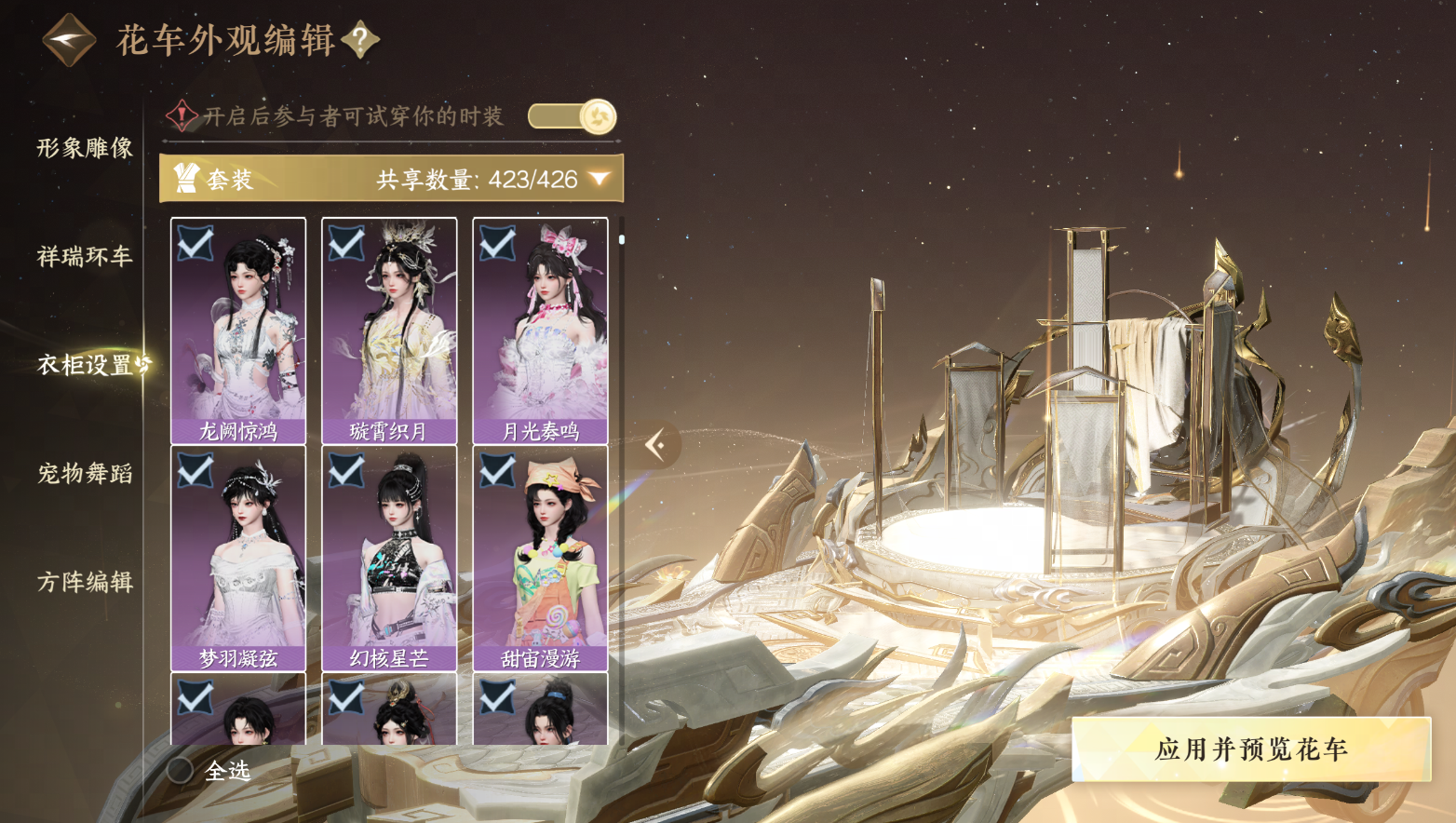Toggle the outfit try-on sharing switch

(572, 116)
